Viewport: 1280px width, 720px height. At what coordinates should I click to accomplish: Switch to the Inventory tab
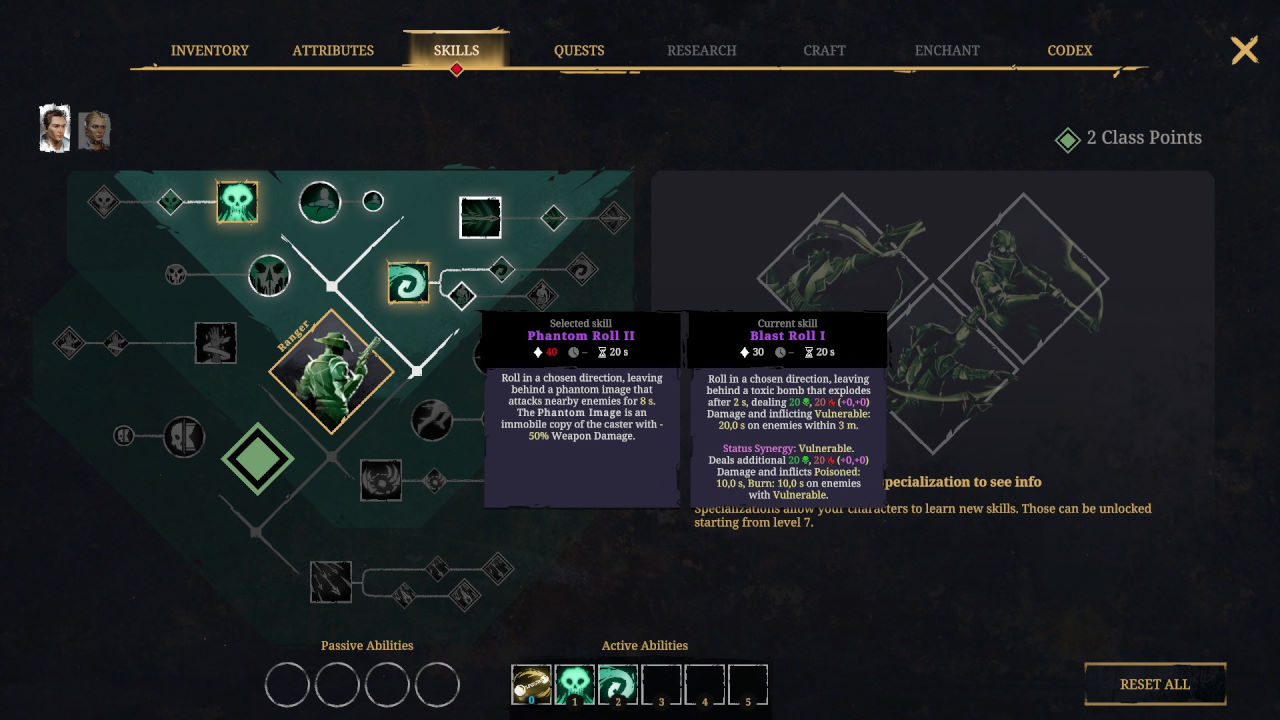tap(210, 50)
